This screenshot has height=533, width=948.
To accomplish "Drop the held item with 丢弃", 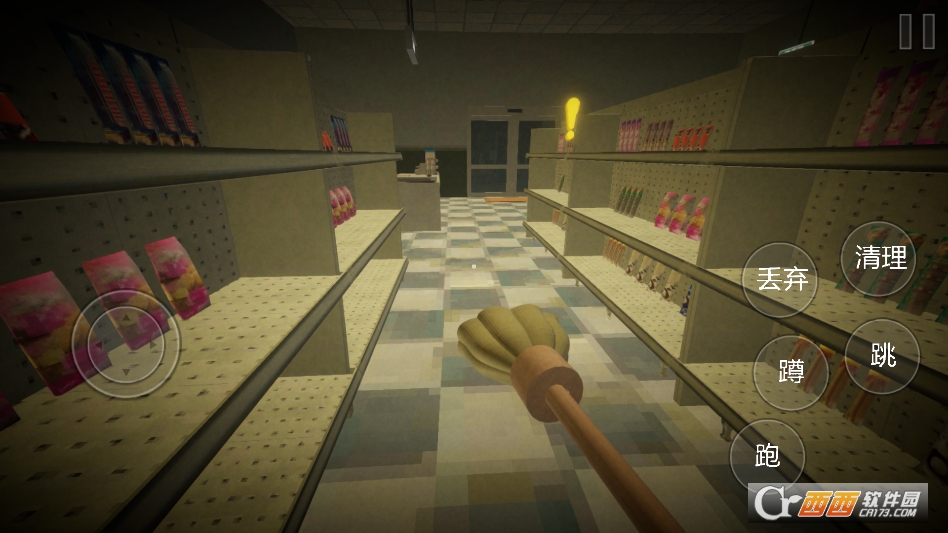I will (x=781, y=279).
